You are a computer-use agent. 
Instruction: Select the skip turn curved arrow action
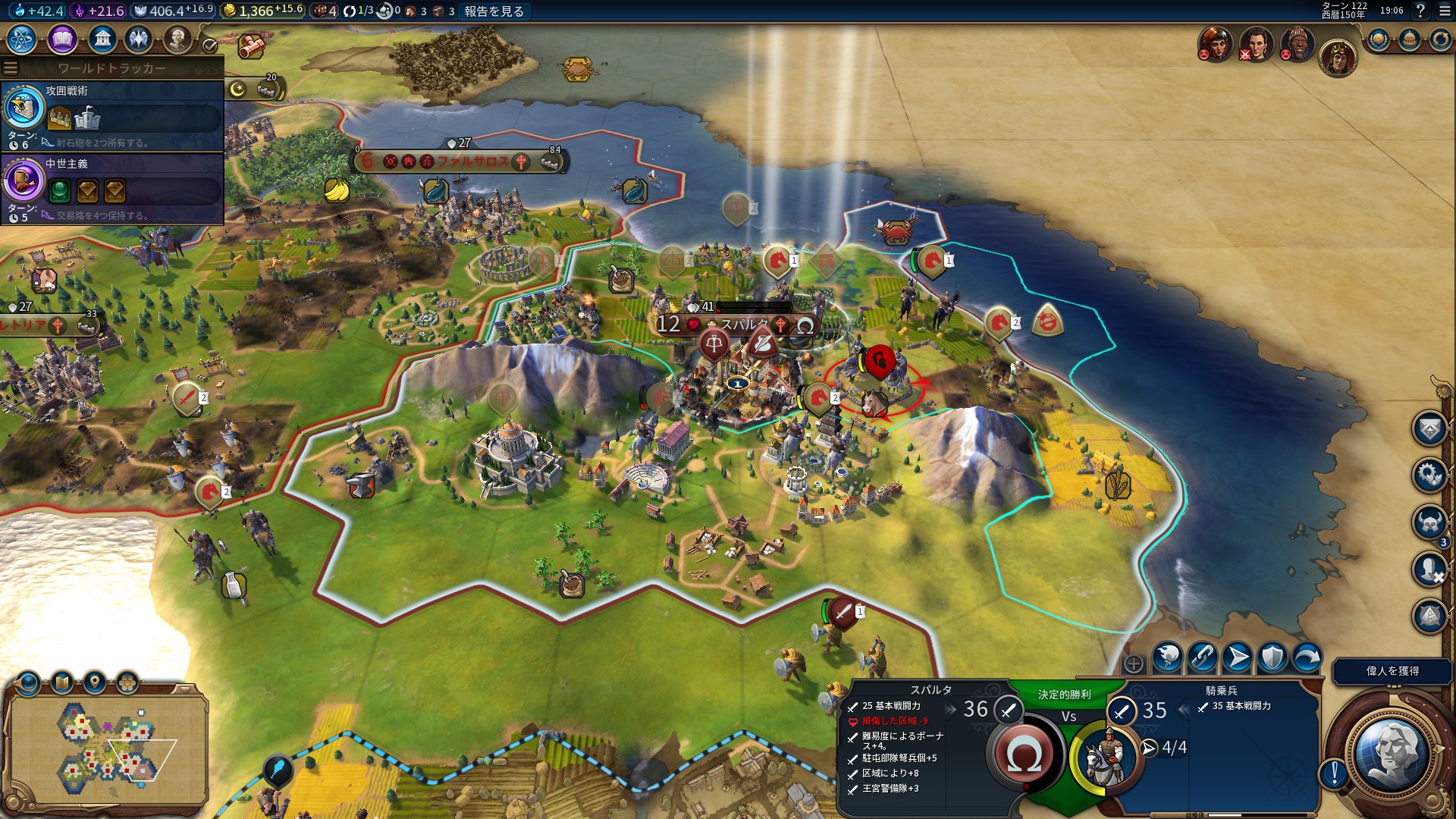[1307, 657]
